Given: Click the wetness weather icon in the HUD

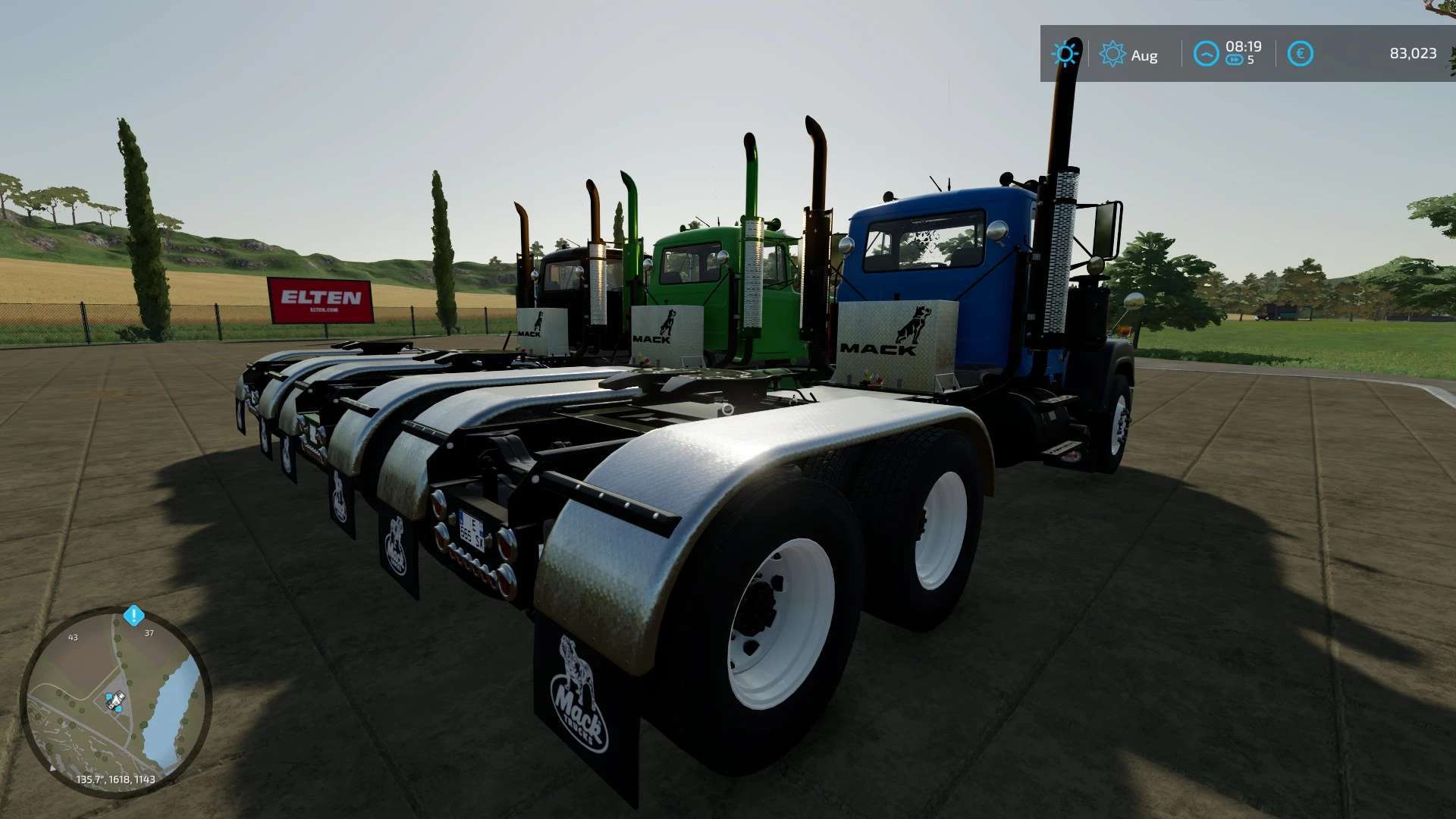Looking at the screenshot, I should pos(1065,53).
